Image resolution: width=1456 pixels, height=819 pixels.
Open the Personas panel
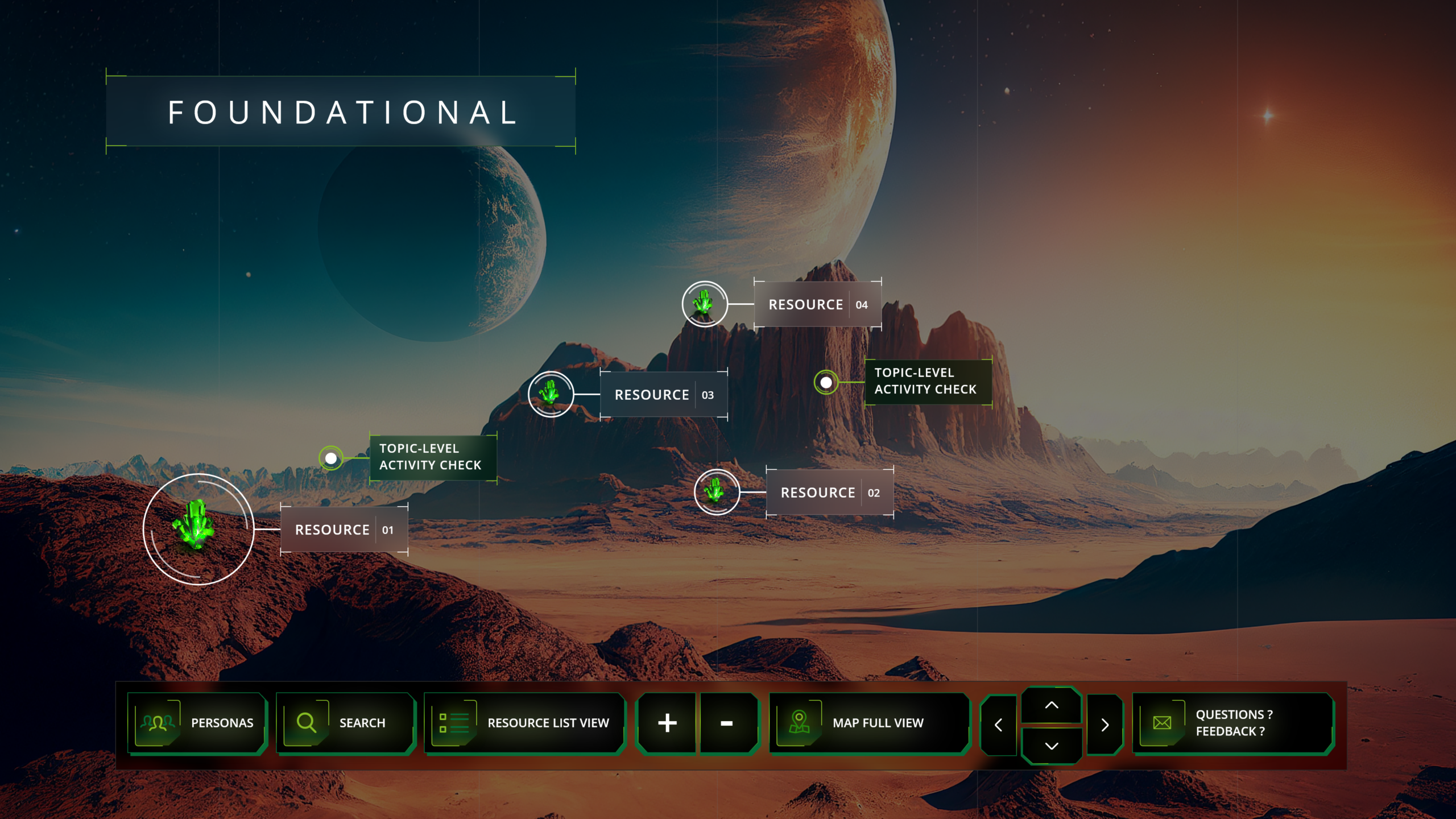coord(197,723)
